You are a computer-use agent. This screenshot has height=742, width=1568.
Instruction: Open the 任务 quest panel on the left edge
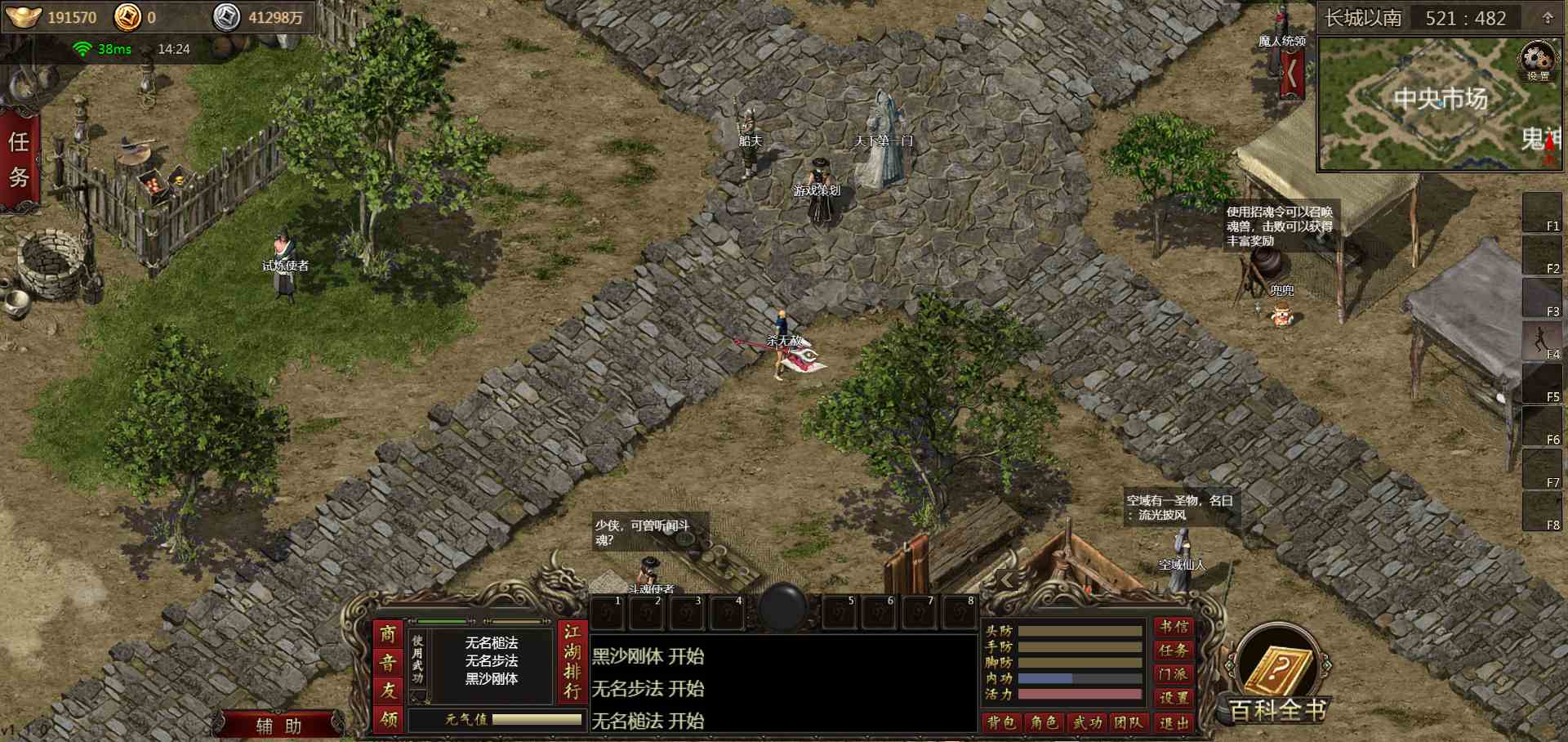tap(19, 160)
